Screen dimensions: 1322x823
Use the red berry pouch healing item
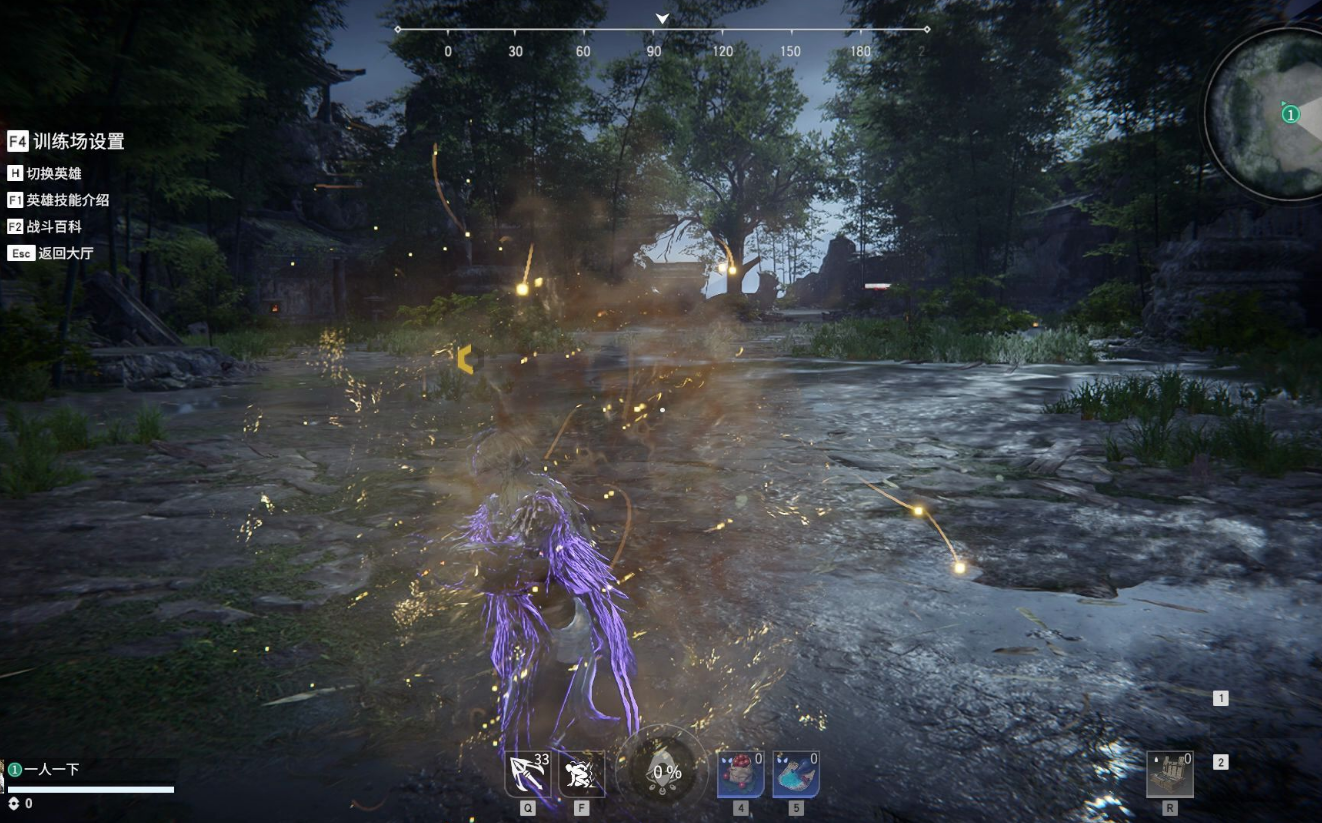click(x=740, y=775)
